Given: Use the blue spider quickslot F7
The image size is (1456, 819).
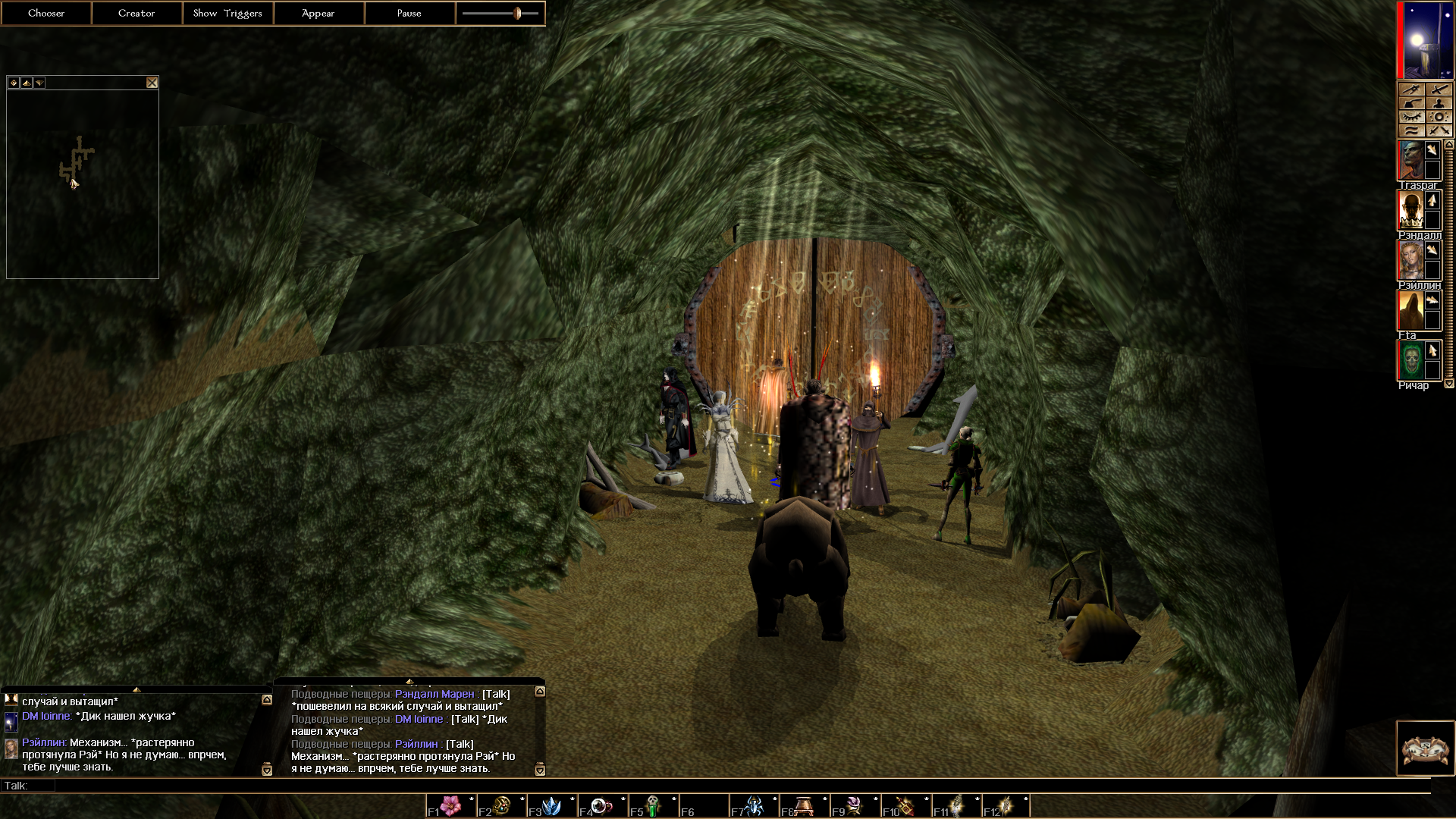Looking at the screenshot, I should pos(755,805).
